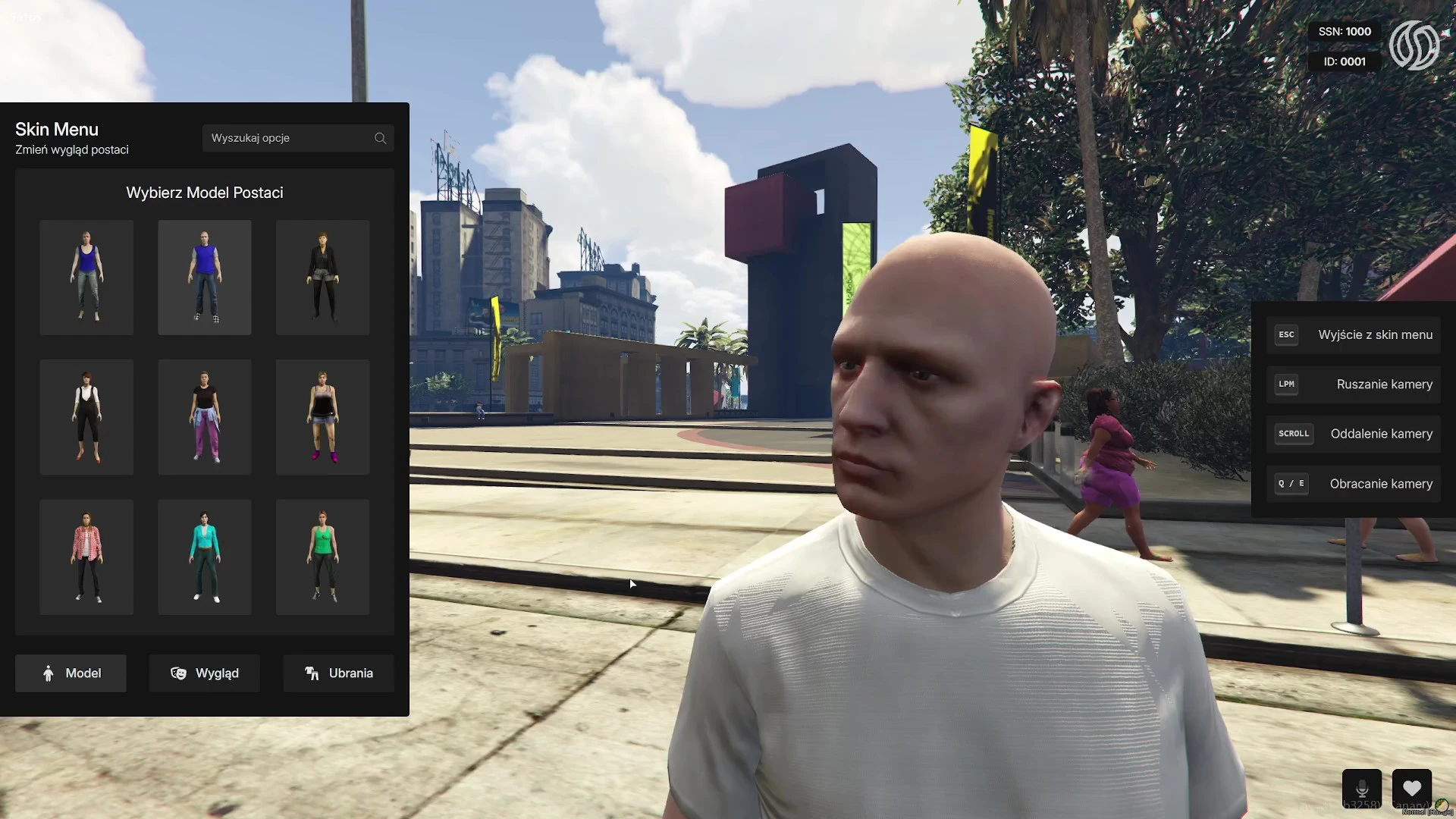Open the Model section
This screenshot has width=1456, height=819.
click(71, 673)
